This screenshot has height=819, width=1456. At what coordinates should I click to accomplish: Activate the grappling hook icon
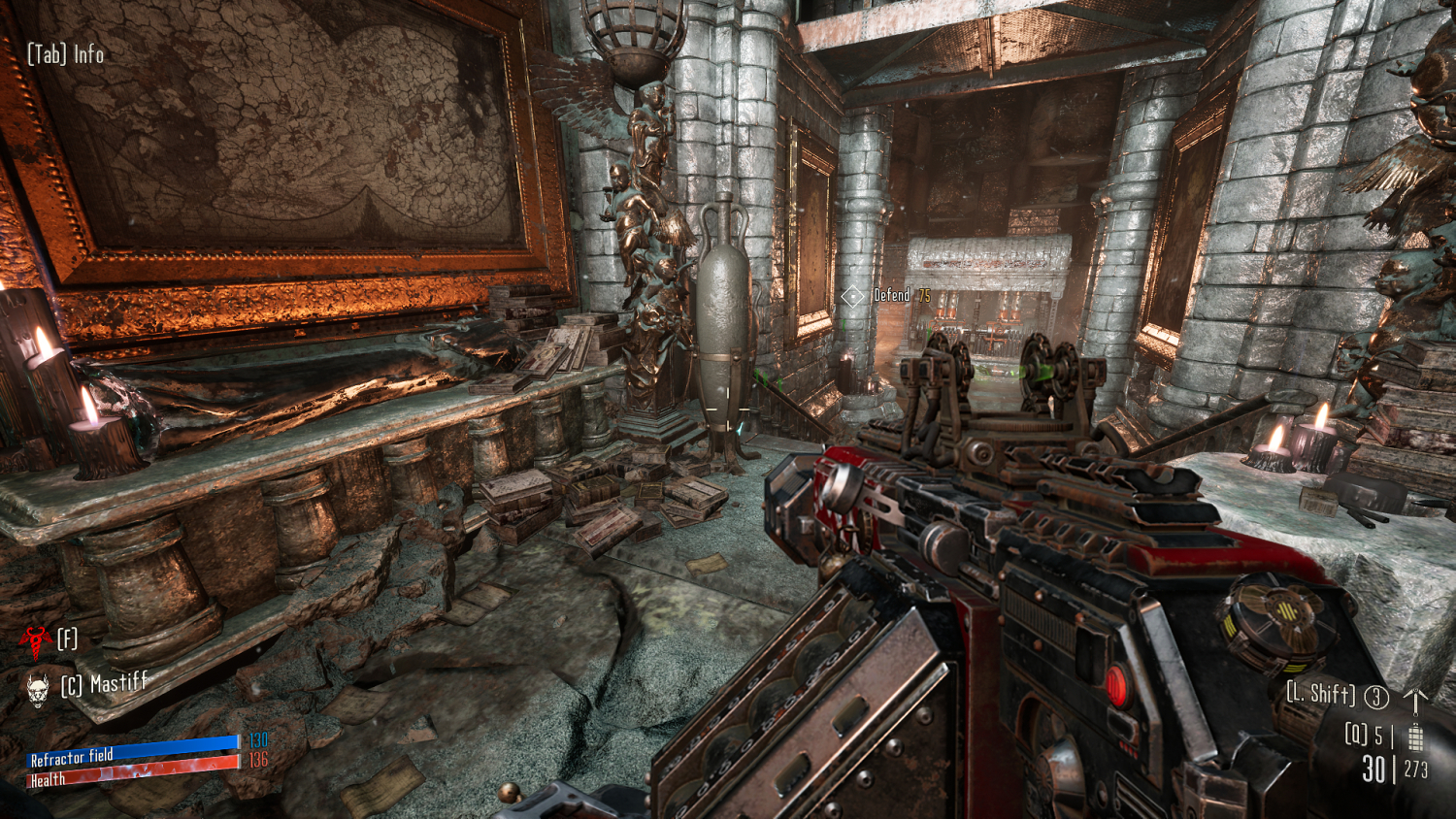[x=1415, y=700]
